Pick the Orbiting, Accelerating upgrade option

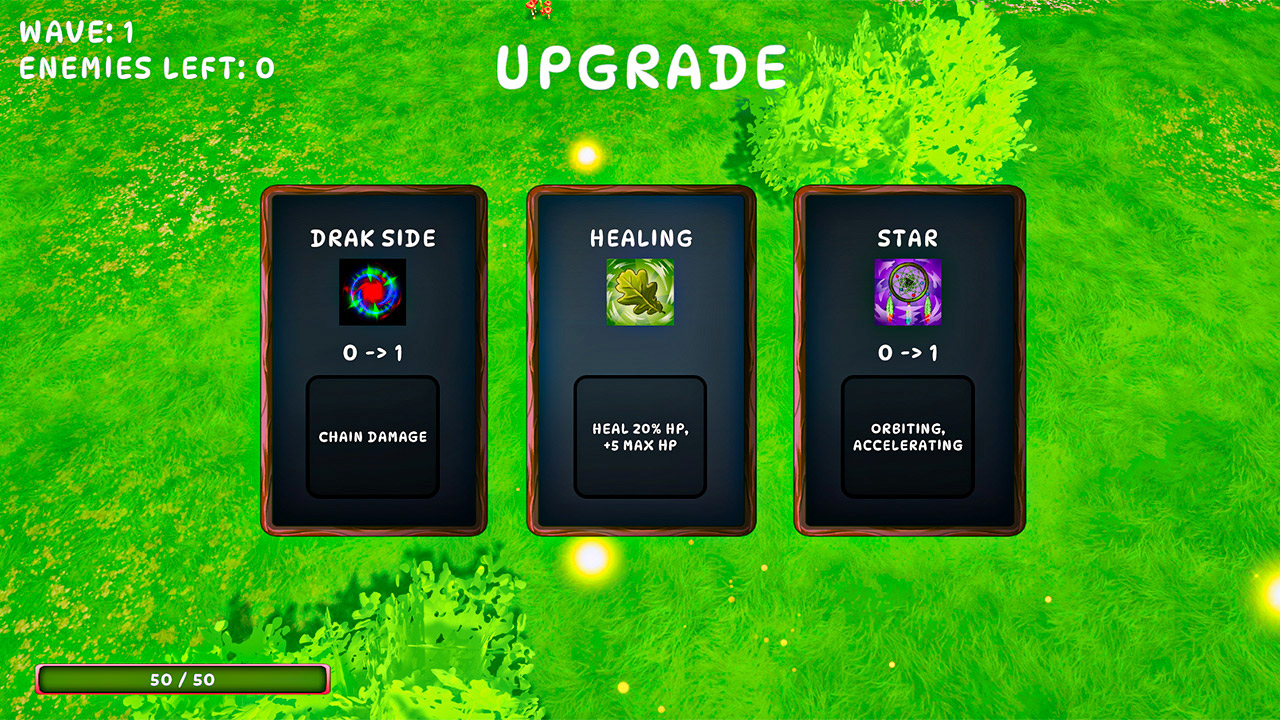(908, 436)
